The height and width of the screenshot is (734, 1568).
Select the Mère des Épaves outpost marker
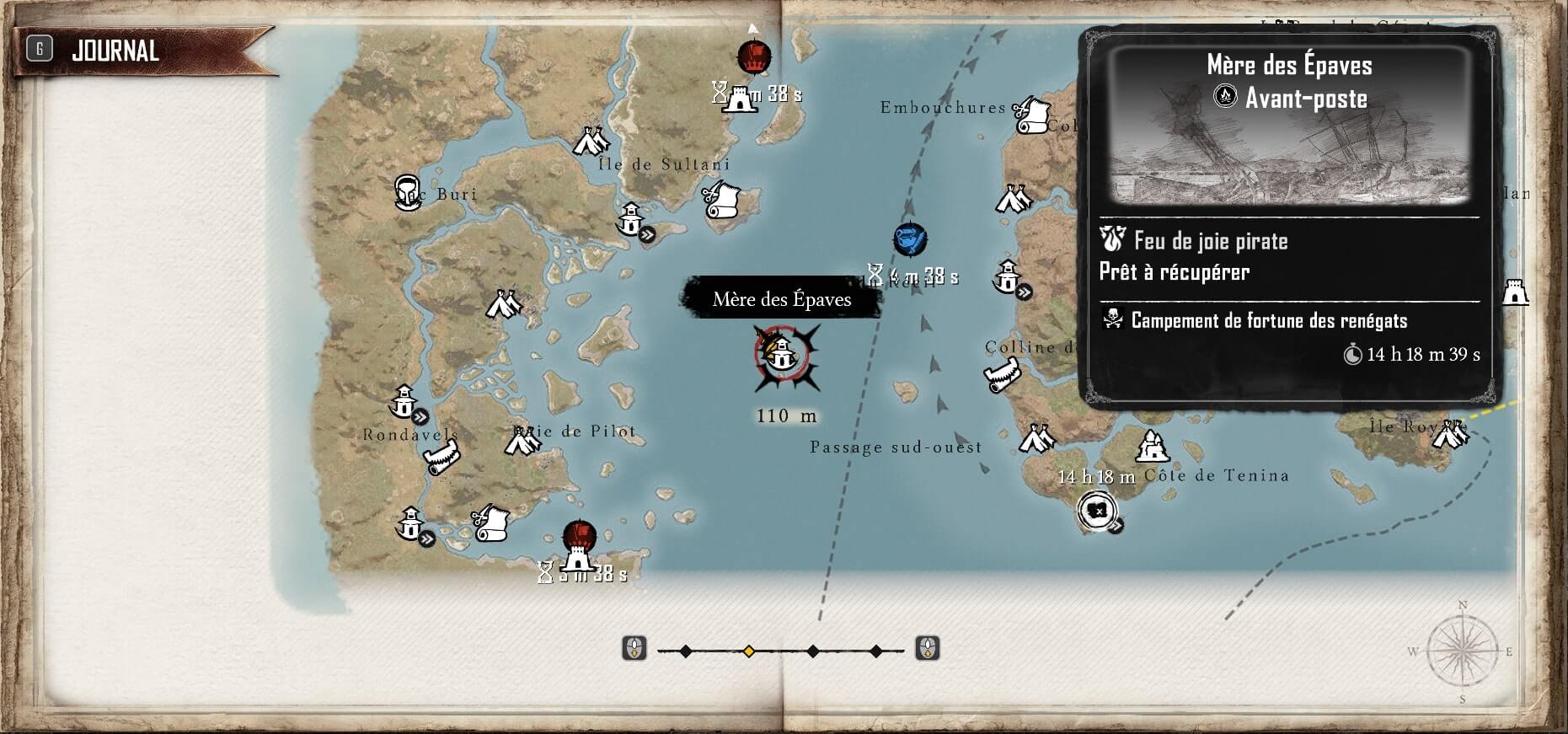coord(783,355)
